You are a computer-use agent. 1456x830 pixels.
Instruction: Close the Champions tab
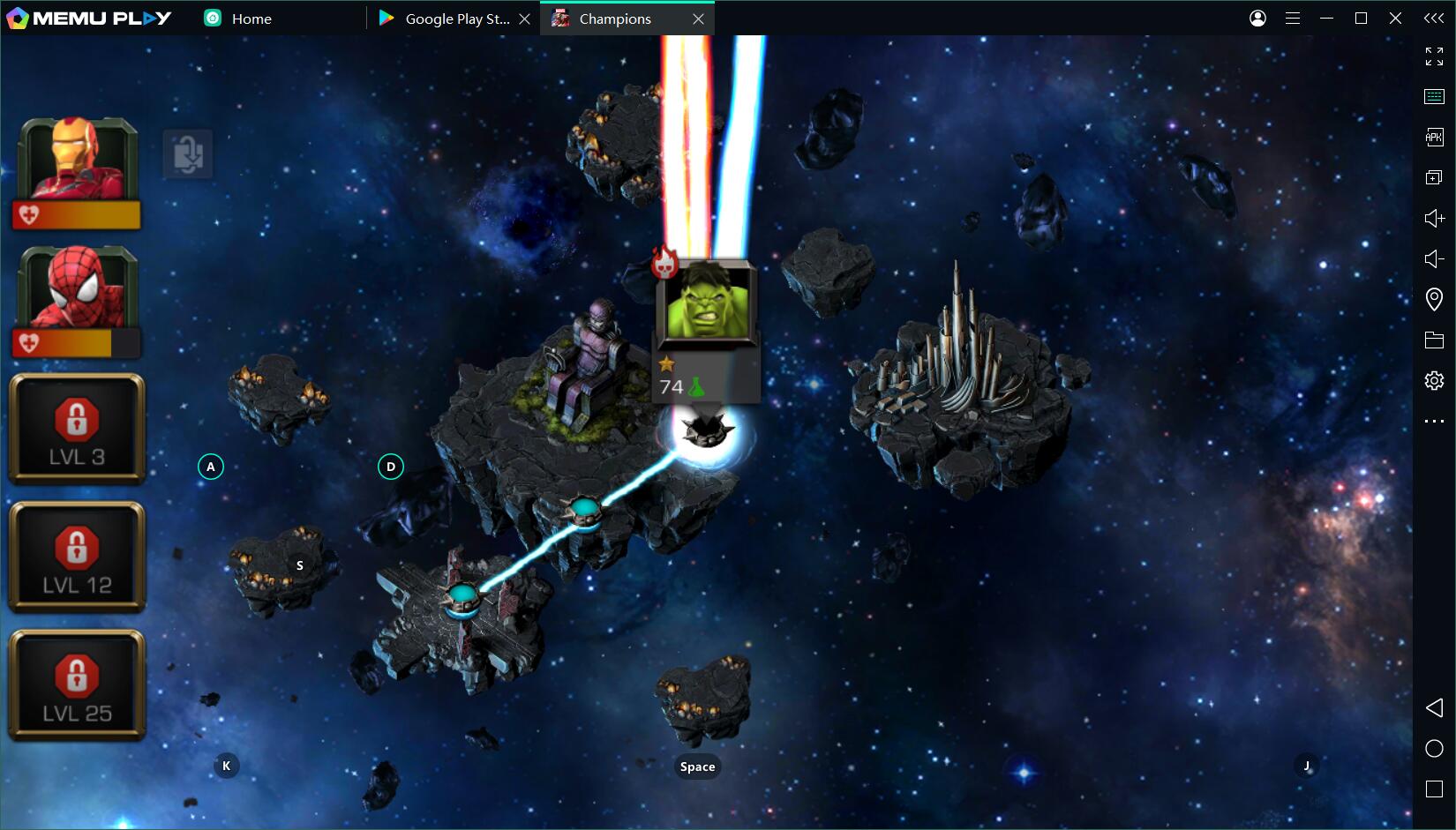(x=698, y=19)
